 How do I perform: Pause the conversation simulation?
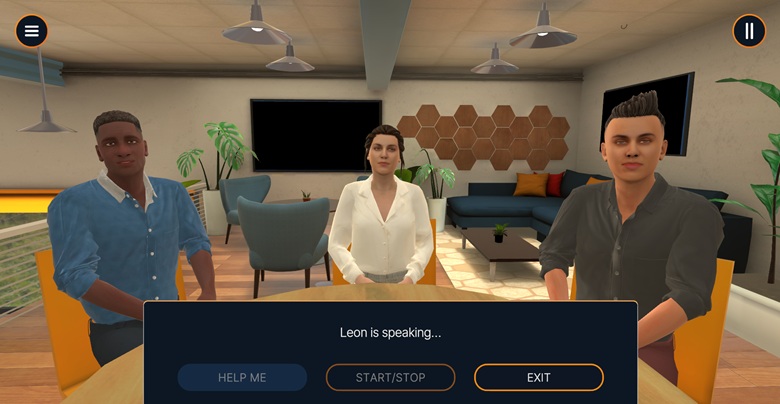(749, 31)
